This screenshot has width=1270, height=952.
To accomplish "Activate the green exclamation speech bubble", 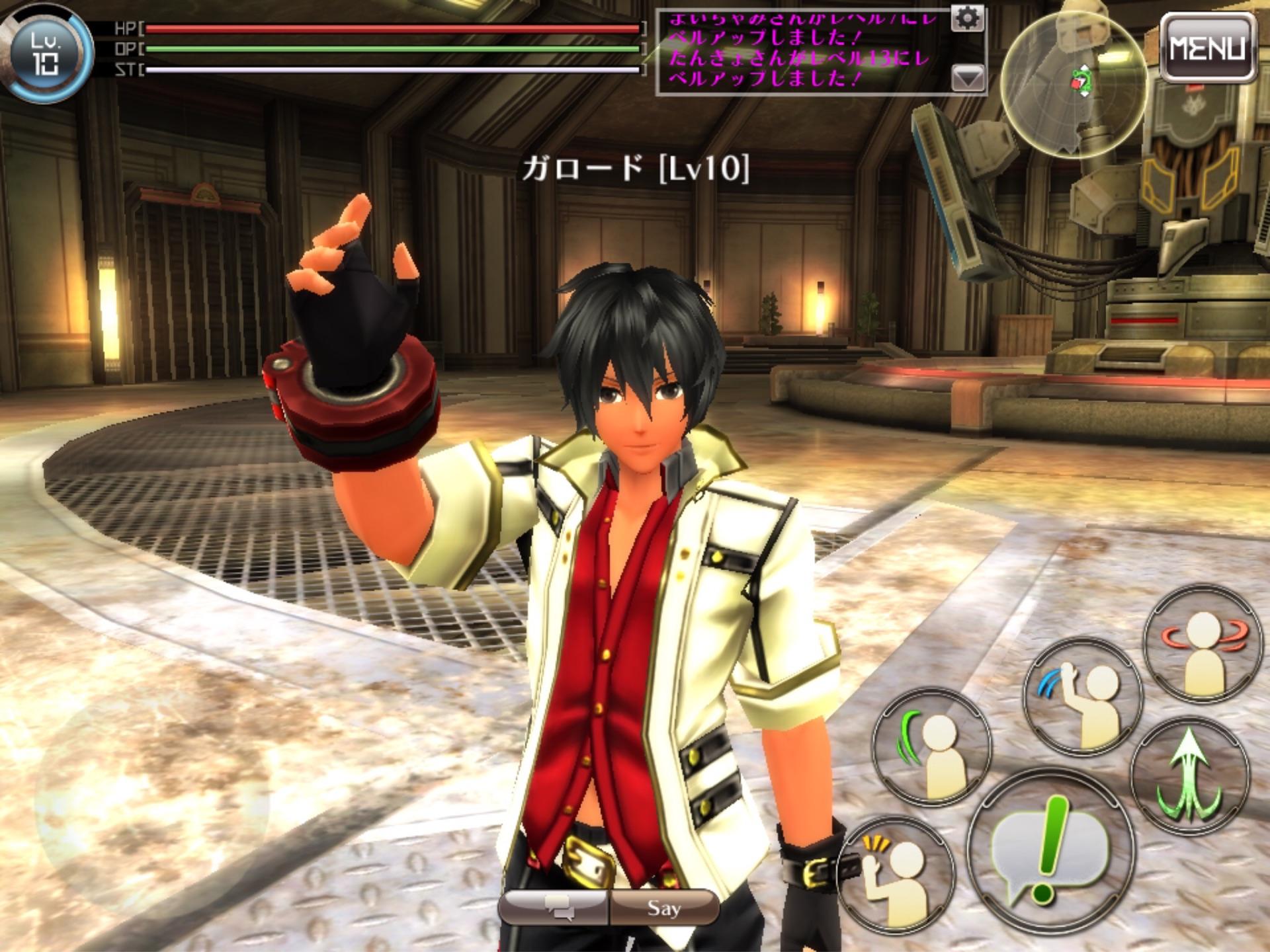I will (x=1046, y=849).
